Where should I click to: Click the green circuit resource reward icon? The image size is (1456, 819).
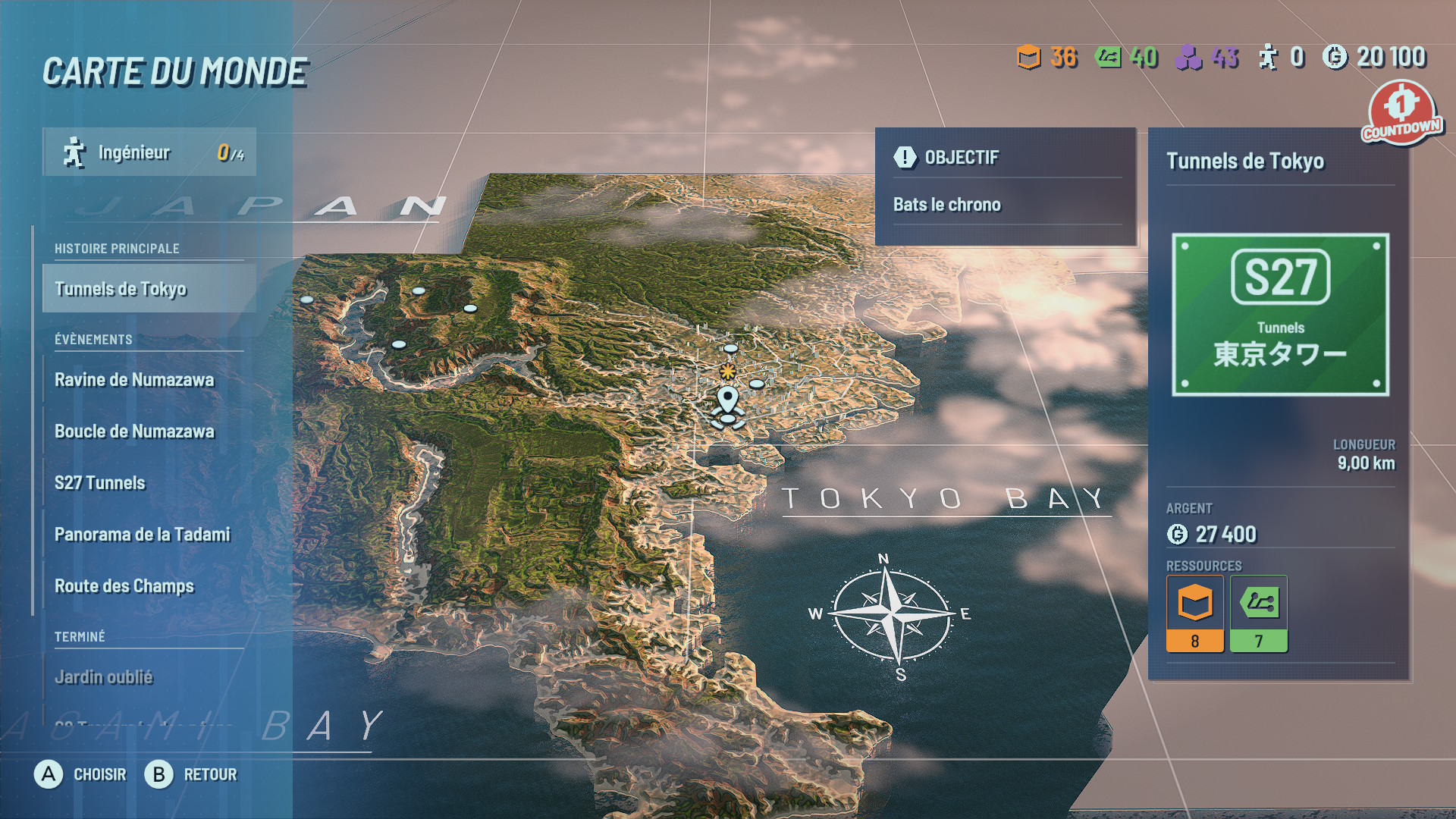(x=1258, y=613)
